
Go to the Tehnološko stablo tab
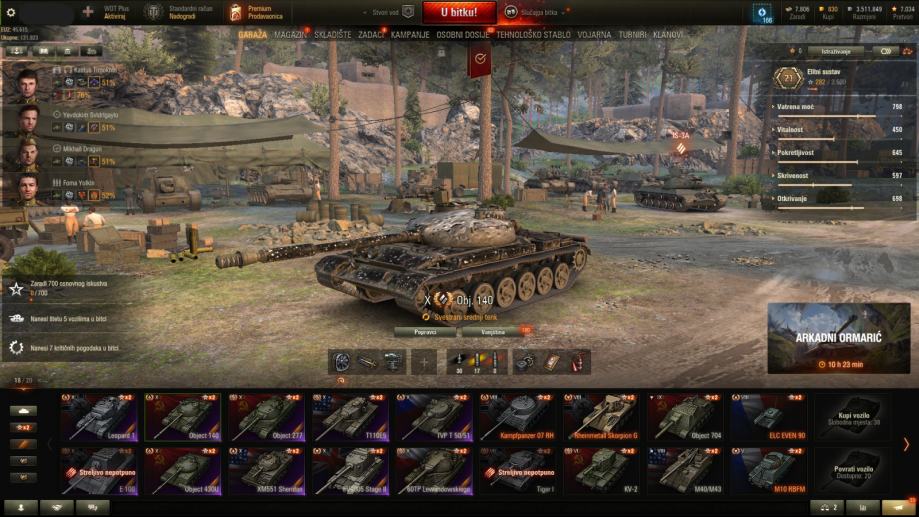tap(533, 34)
